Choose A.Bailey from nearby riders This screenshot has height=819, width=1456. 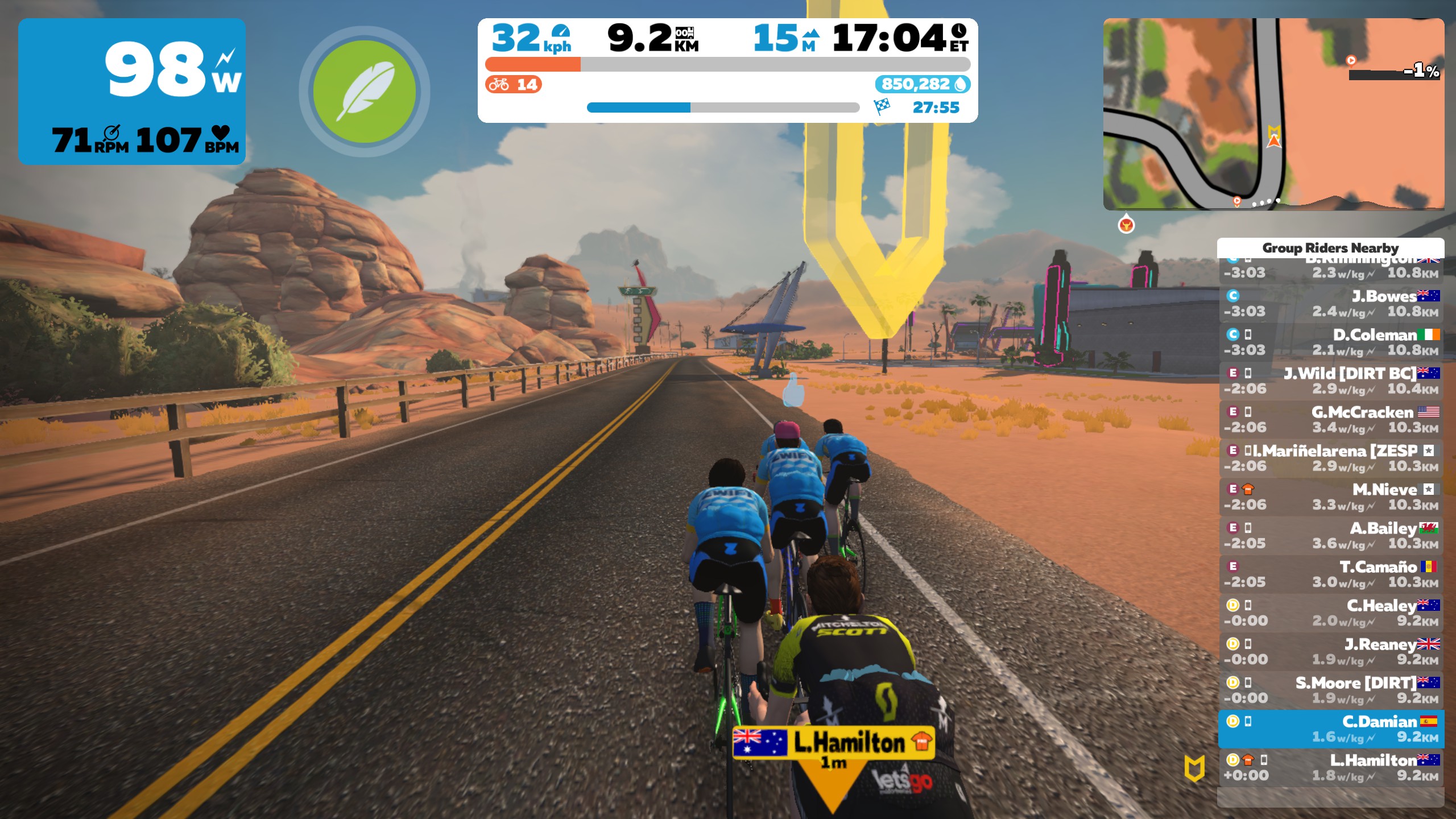(1330, 536)
